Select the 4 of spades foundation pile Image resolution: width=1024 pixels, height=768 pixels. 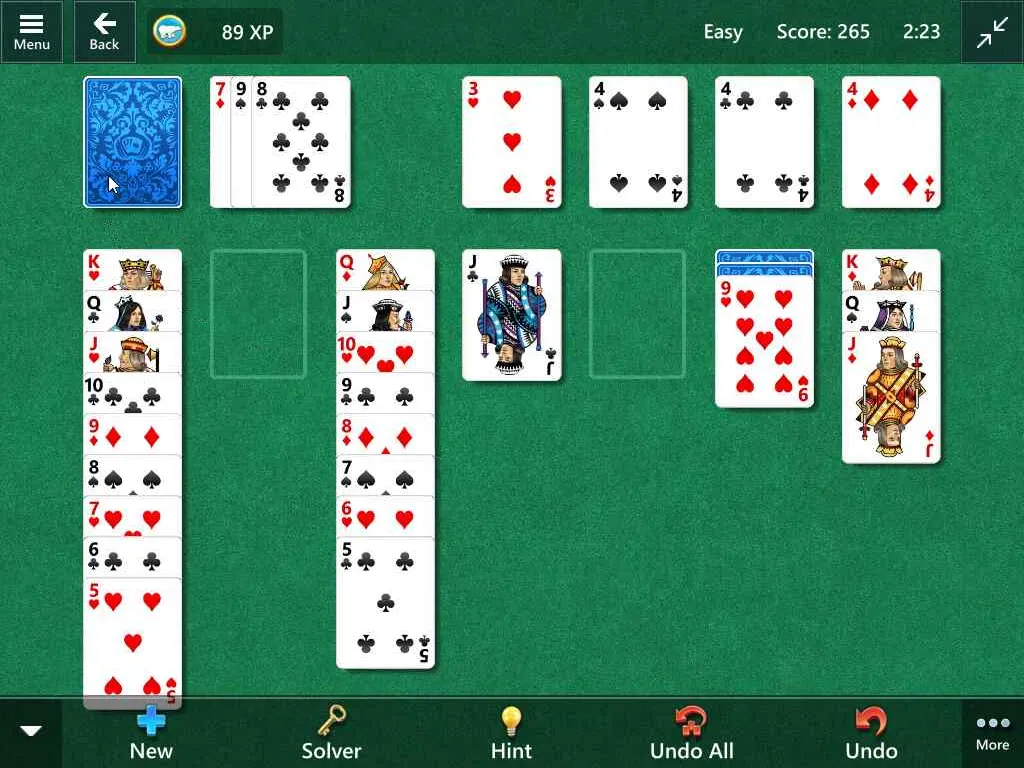(x=638, y=142)
